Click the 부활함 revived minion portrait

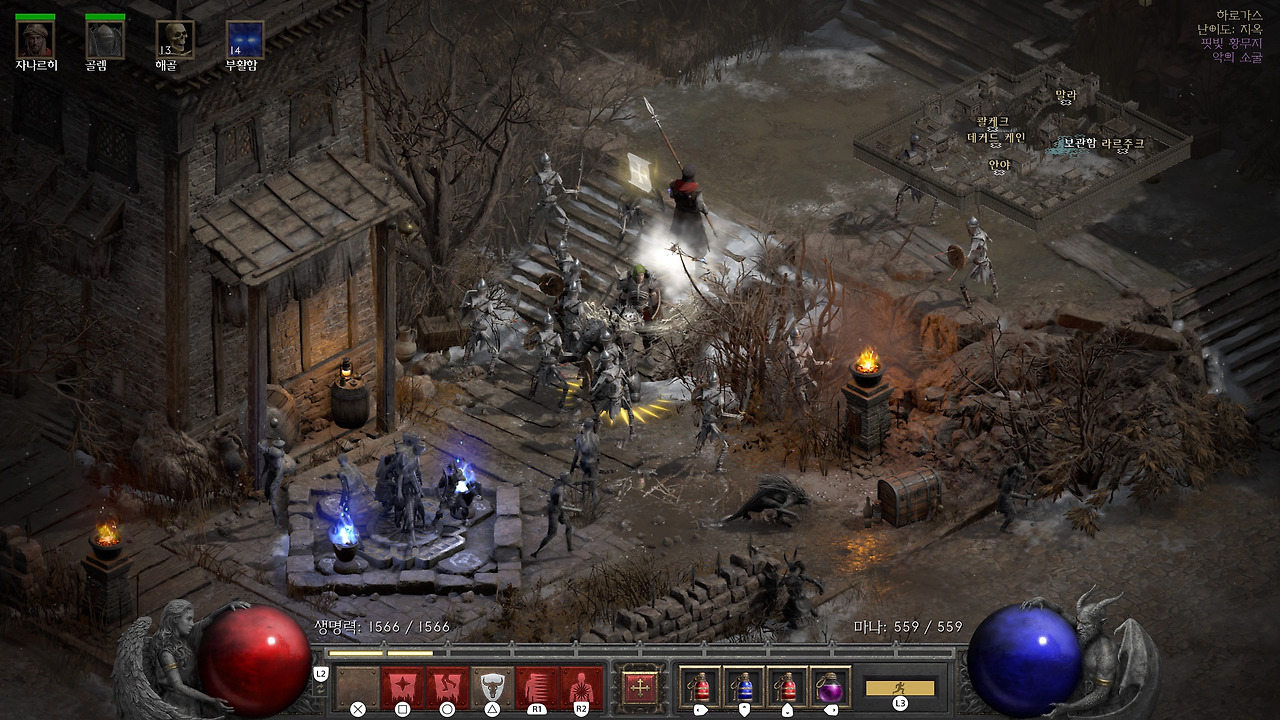pos(245,39)
